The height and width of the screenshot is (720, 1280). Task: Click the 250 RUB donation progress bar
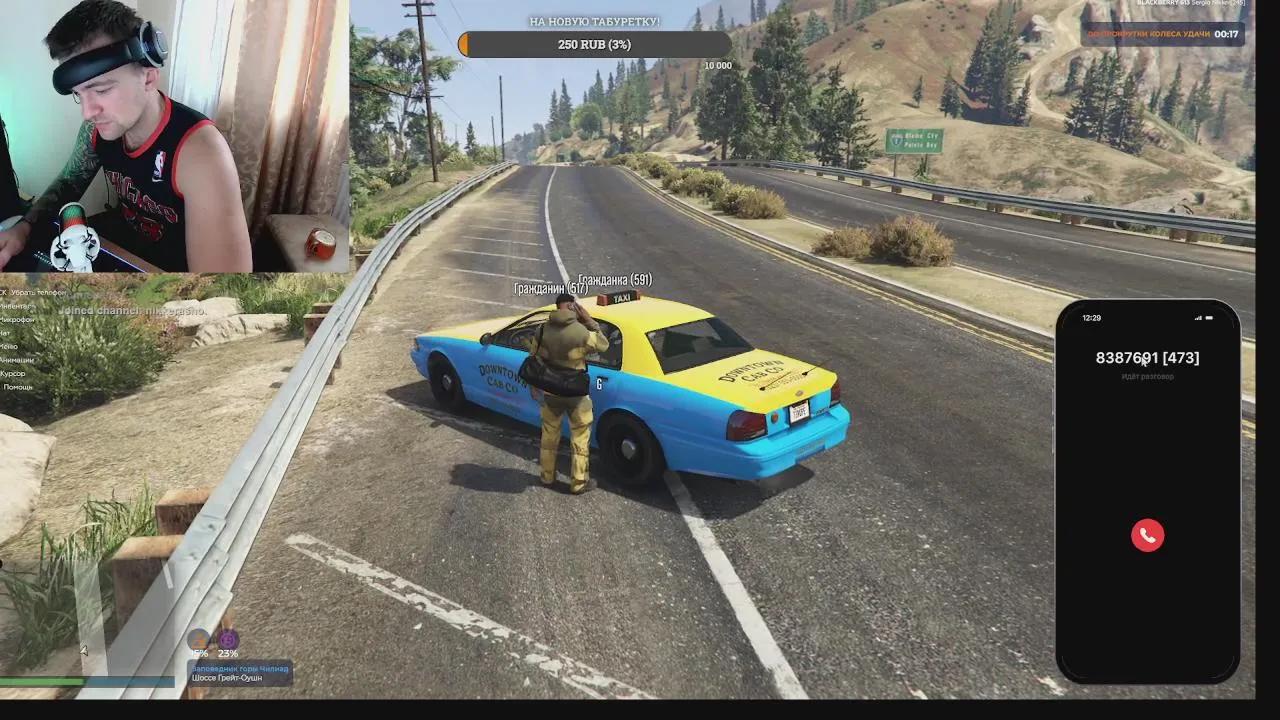pos(597,45)
